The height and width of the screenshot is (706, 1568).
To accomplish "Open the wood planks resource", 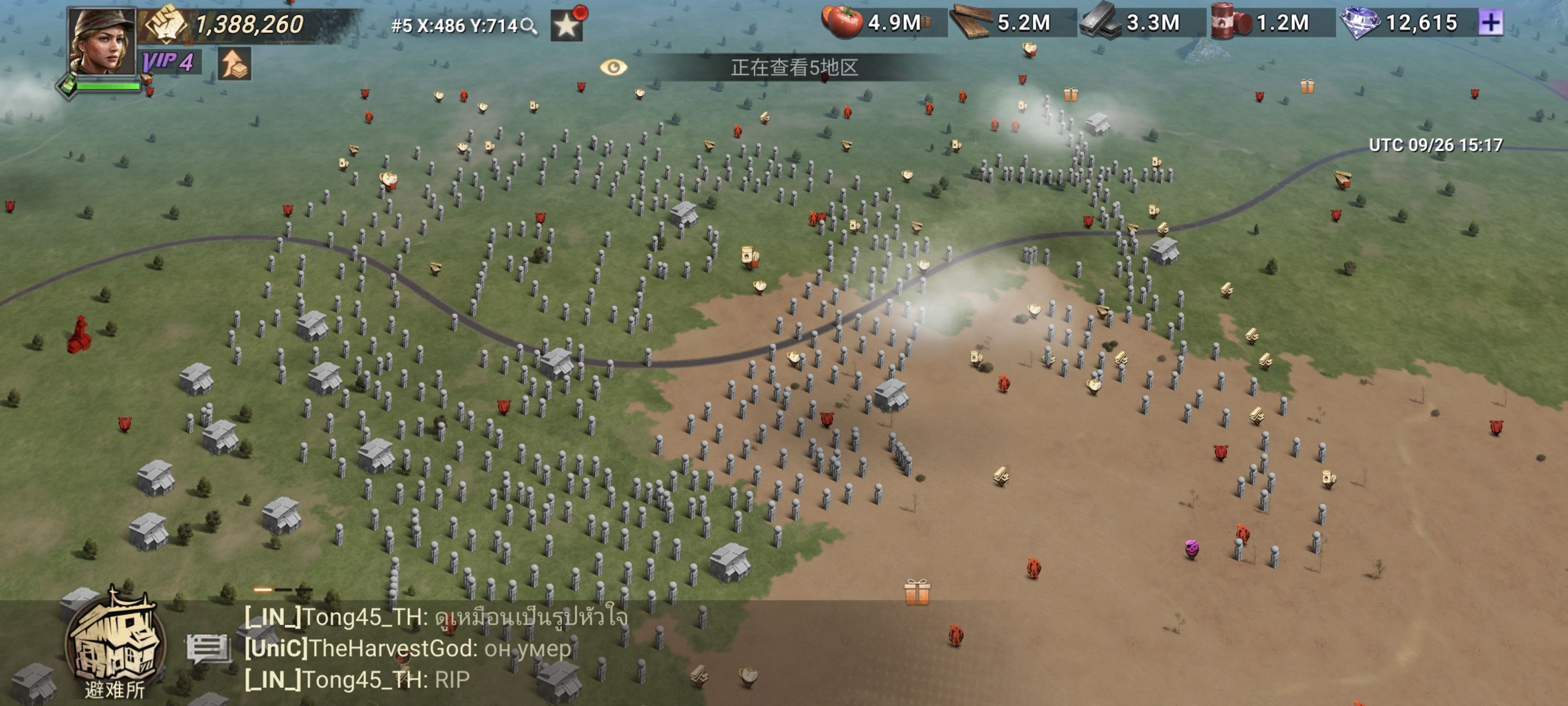I will [972, 23].
